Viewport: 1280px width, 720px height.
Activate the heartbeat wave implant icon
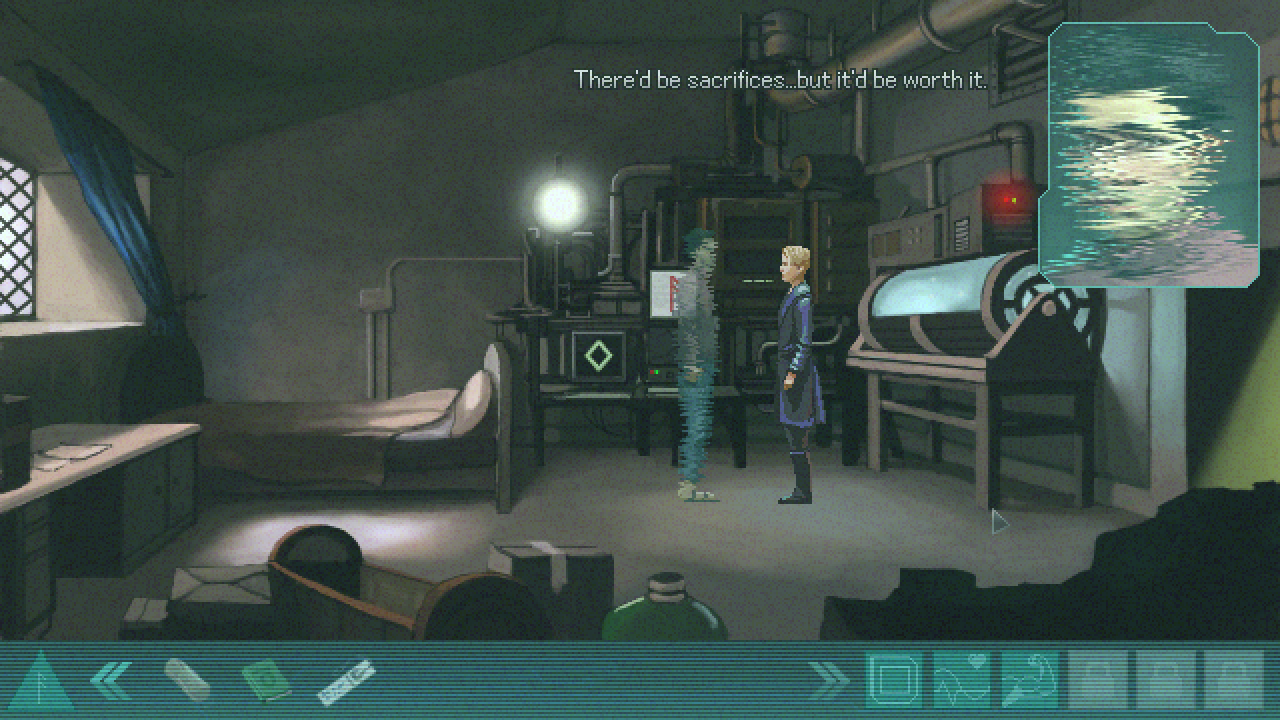pyautogui.click(x=961, y=680)
